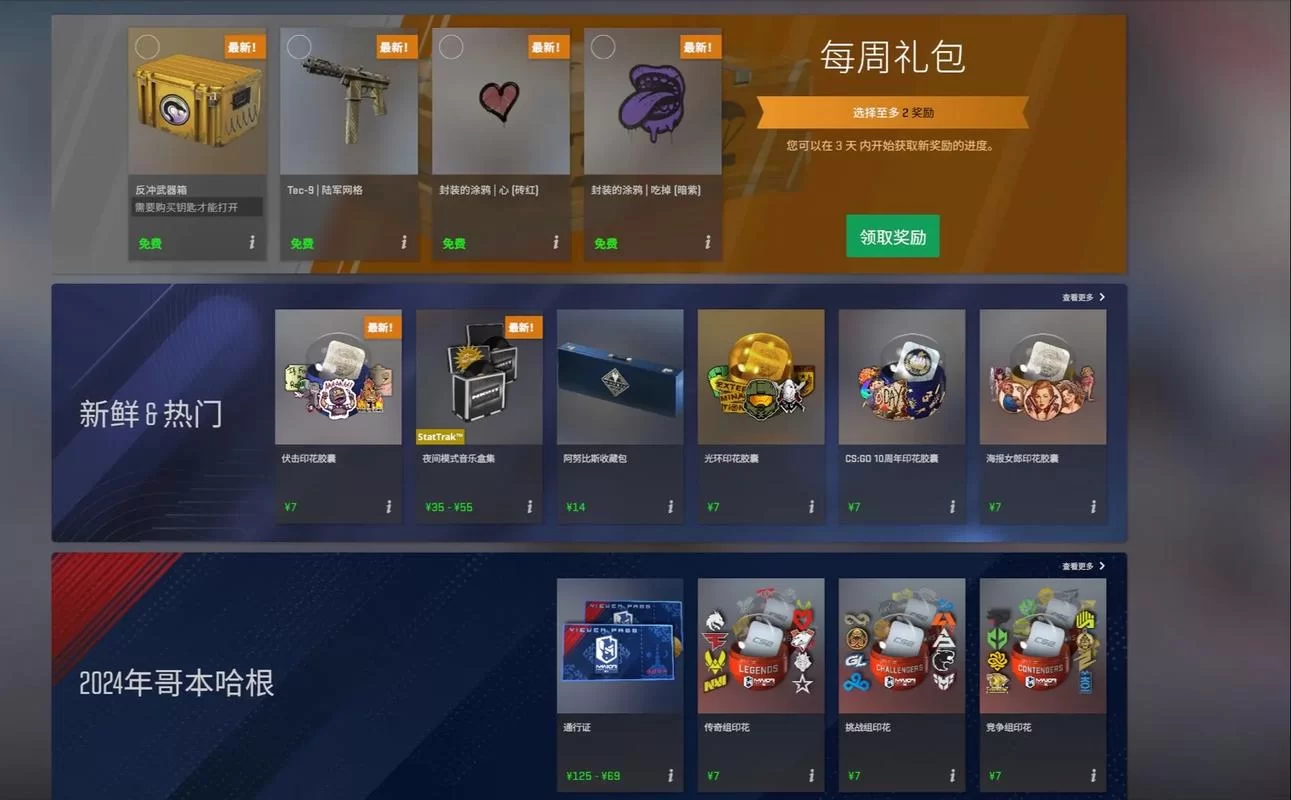Click the info icon on 传奇组印花
This screenshot has width=1291, height=800.
813,775
